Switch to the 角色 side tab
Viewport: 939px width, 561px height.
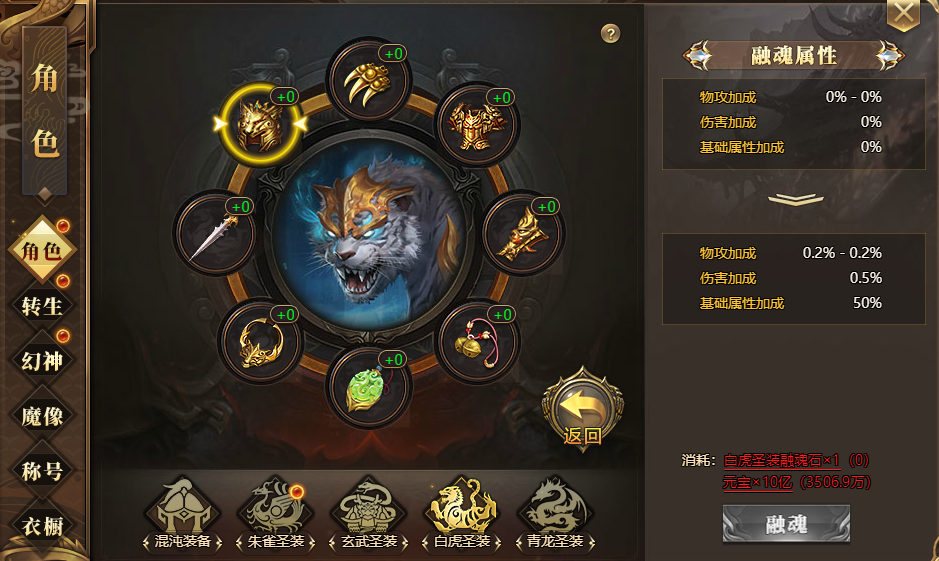(42, 250)
